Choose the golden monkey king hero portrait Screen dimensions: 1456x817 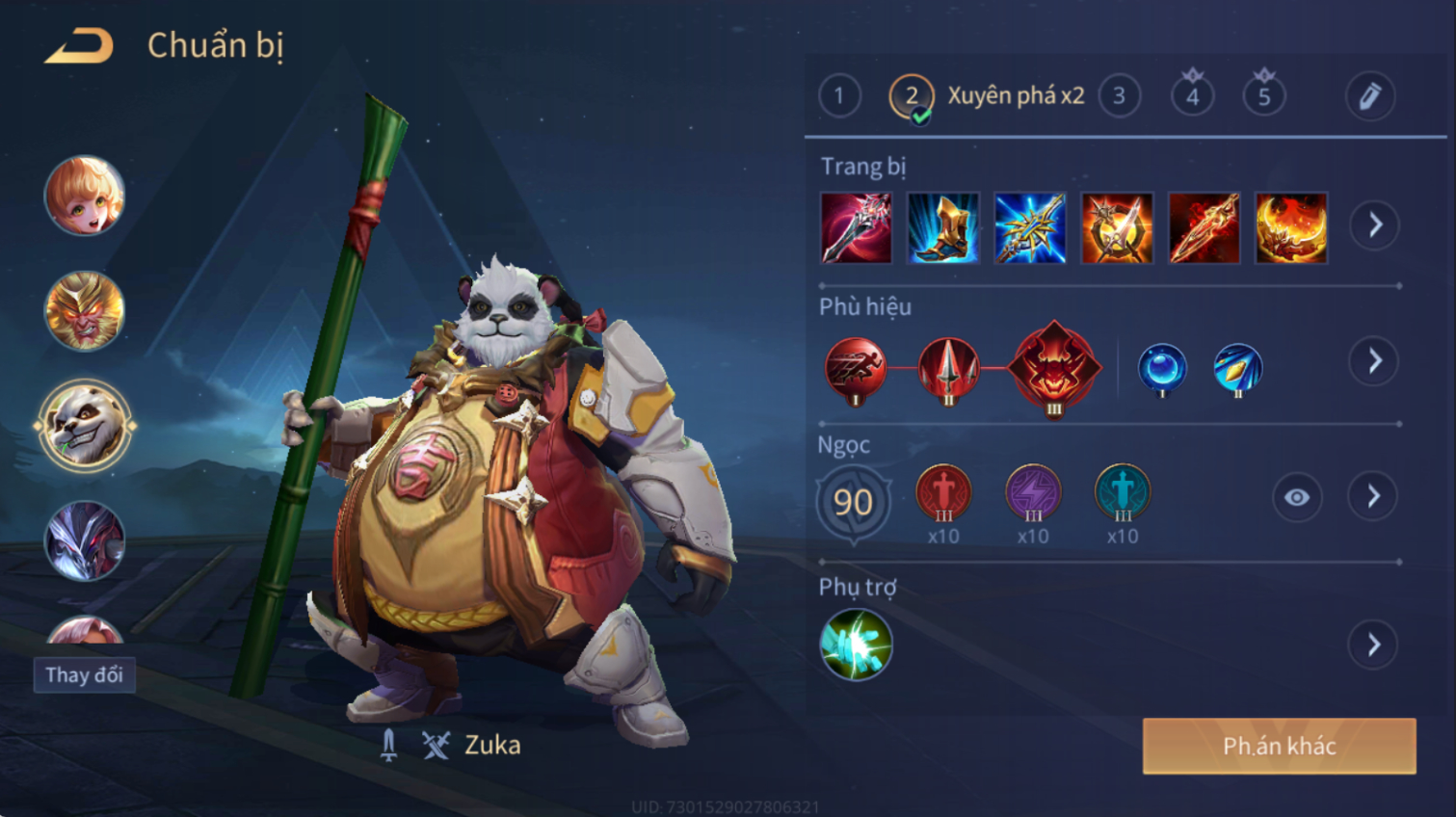[85, 310]
